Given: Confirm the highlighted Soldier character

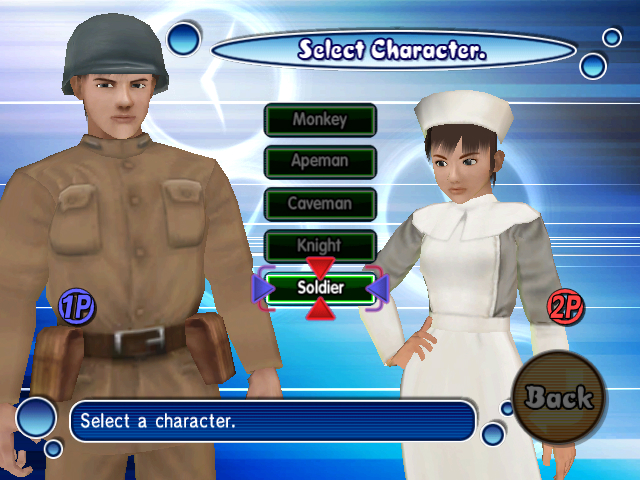Looking at the screenshot, I should coord(320,287).
